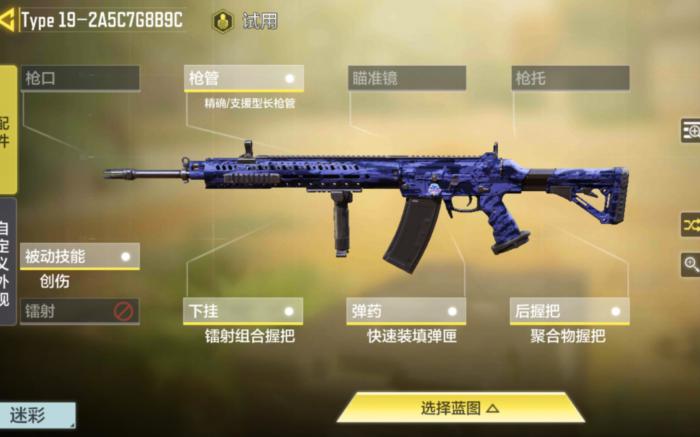Go back with the yellow arrow
The image size is (700, 437).
click(8, 21)
